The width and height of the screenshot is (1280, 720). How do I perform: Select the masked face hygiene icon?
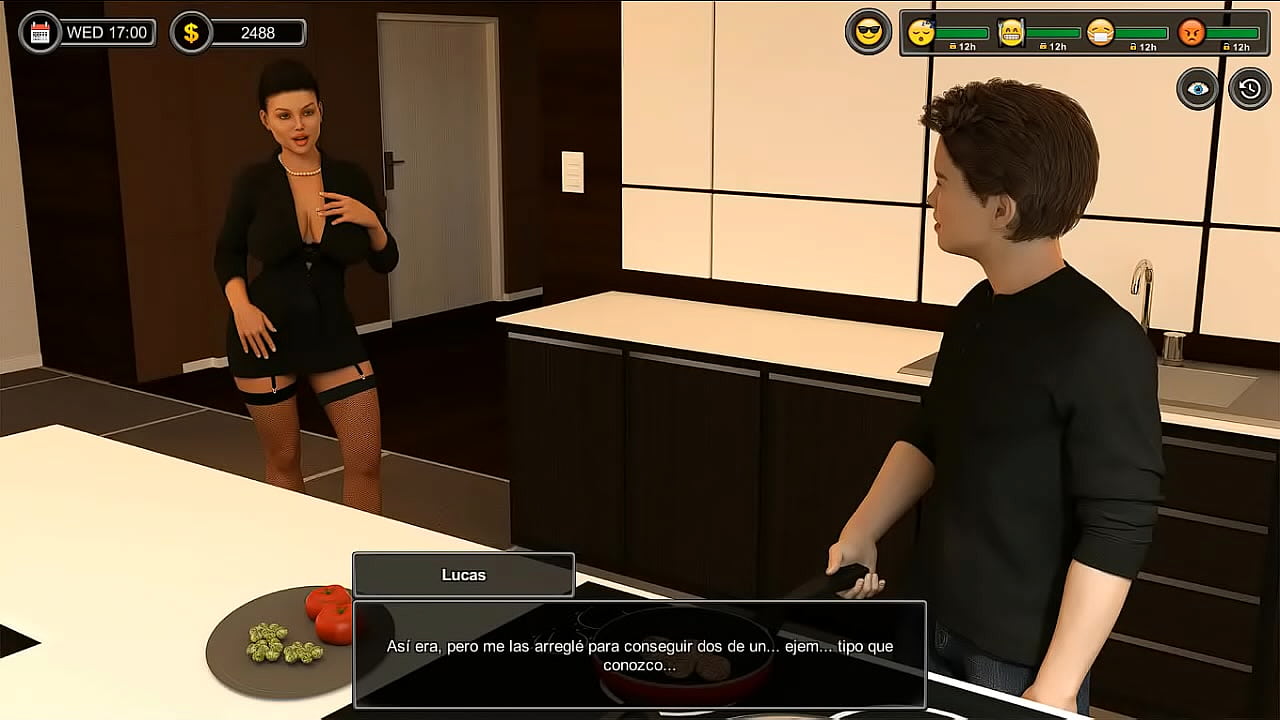click(1100, 33)
